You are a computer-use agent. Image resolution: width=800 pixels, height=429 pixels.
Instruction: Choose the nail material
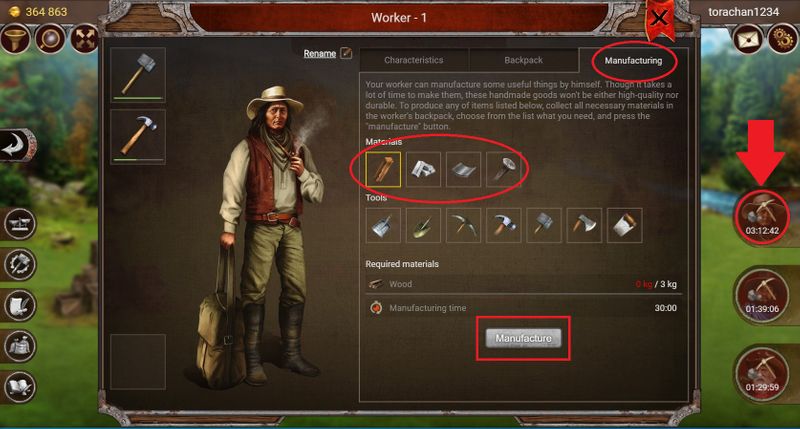point(504,171)
